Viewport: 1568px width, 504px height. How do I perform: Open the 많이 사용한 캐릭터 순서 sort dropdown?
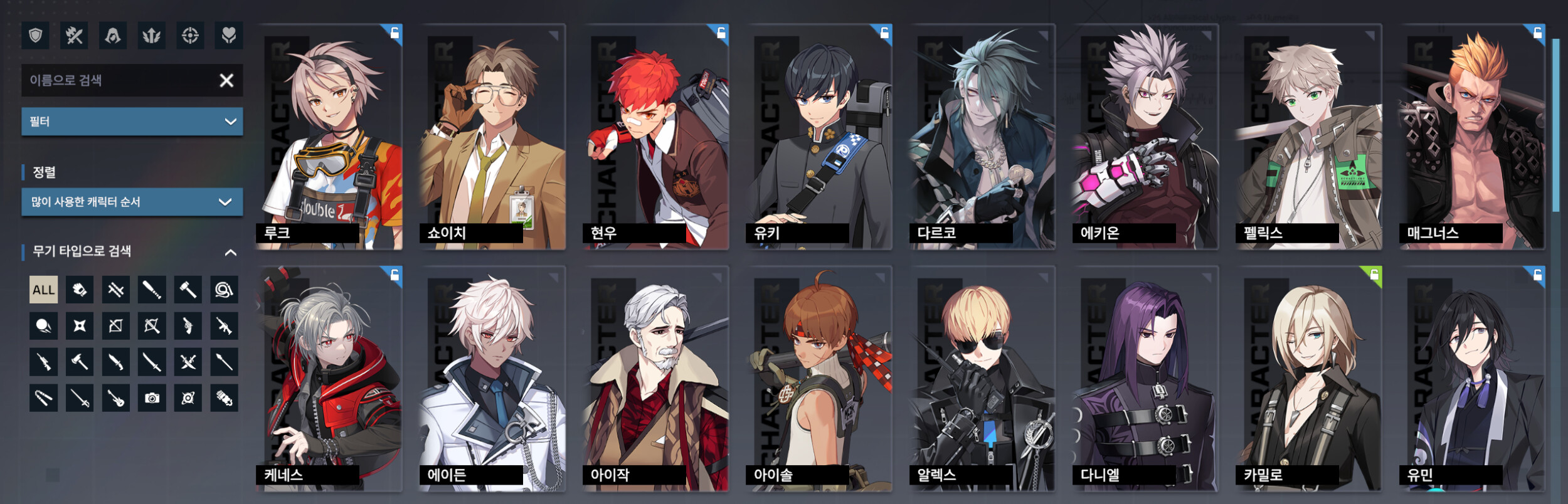132,202
